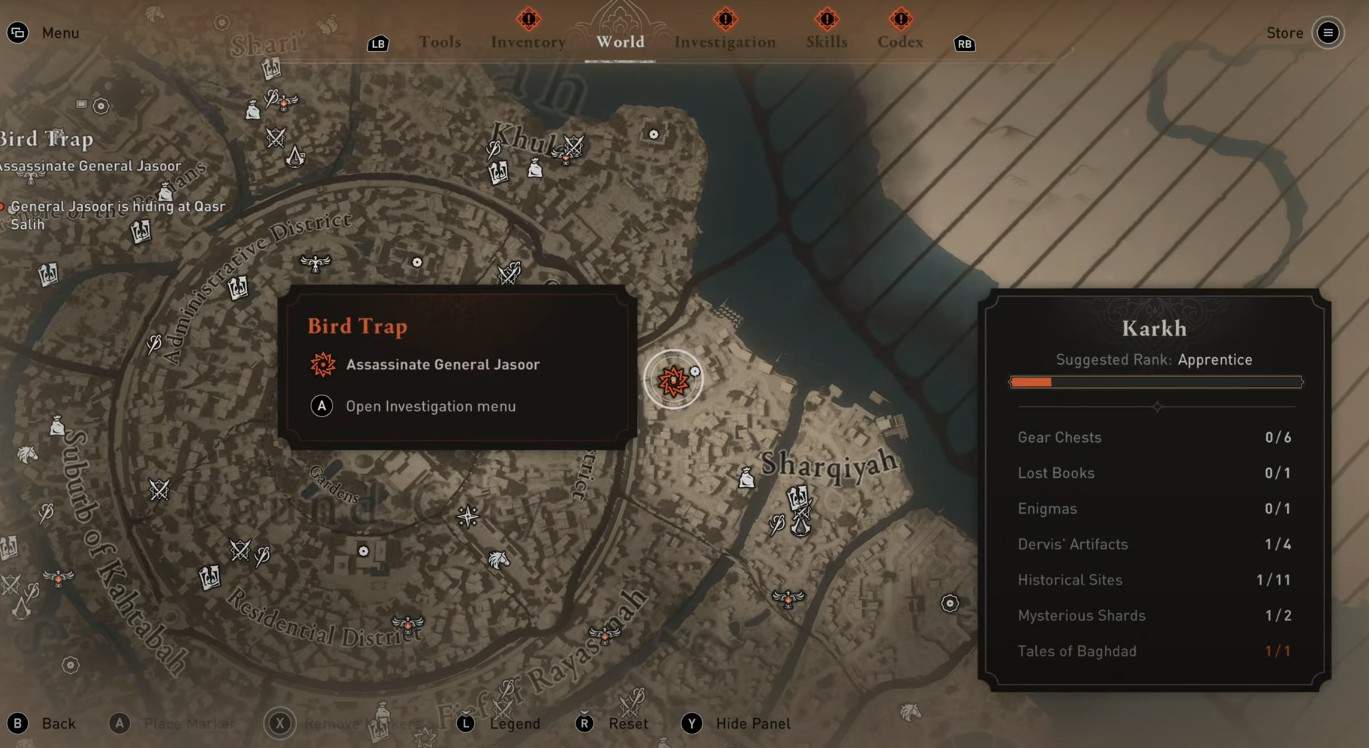Click the Tales of Baghdad row

[1154, 651]
